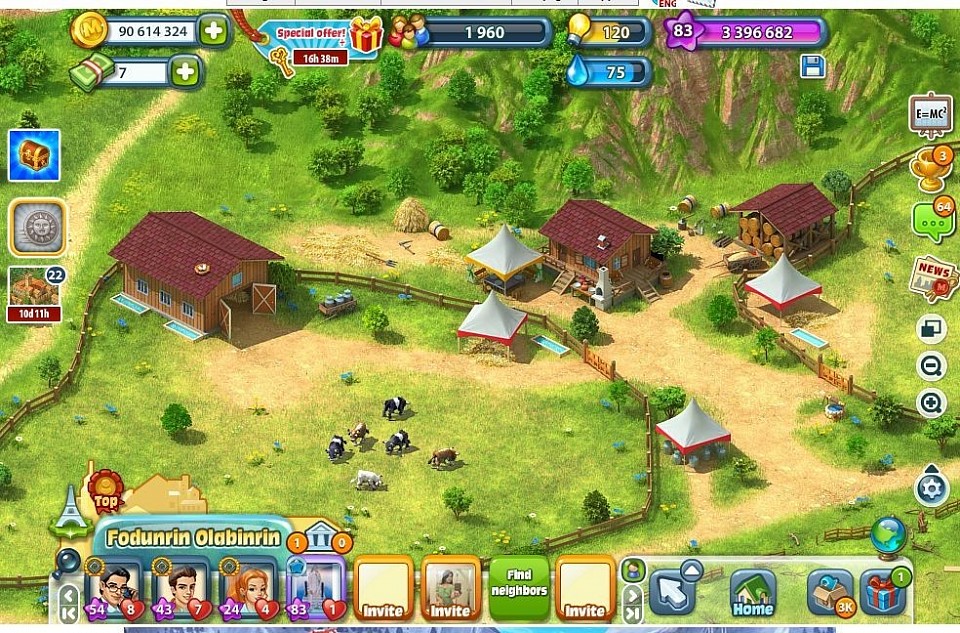
Task: Select the red-haired level 24 neighbor
Action: click(245, 590)
